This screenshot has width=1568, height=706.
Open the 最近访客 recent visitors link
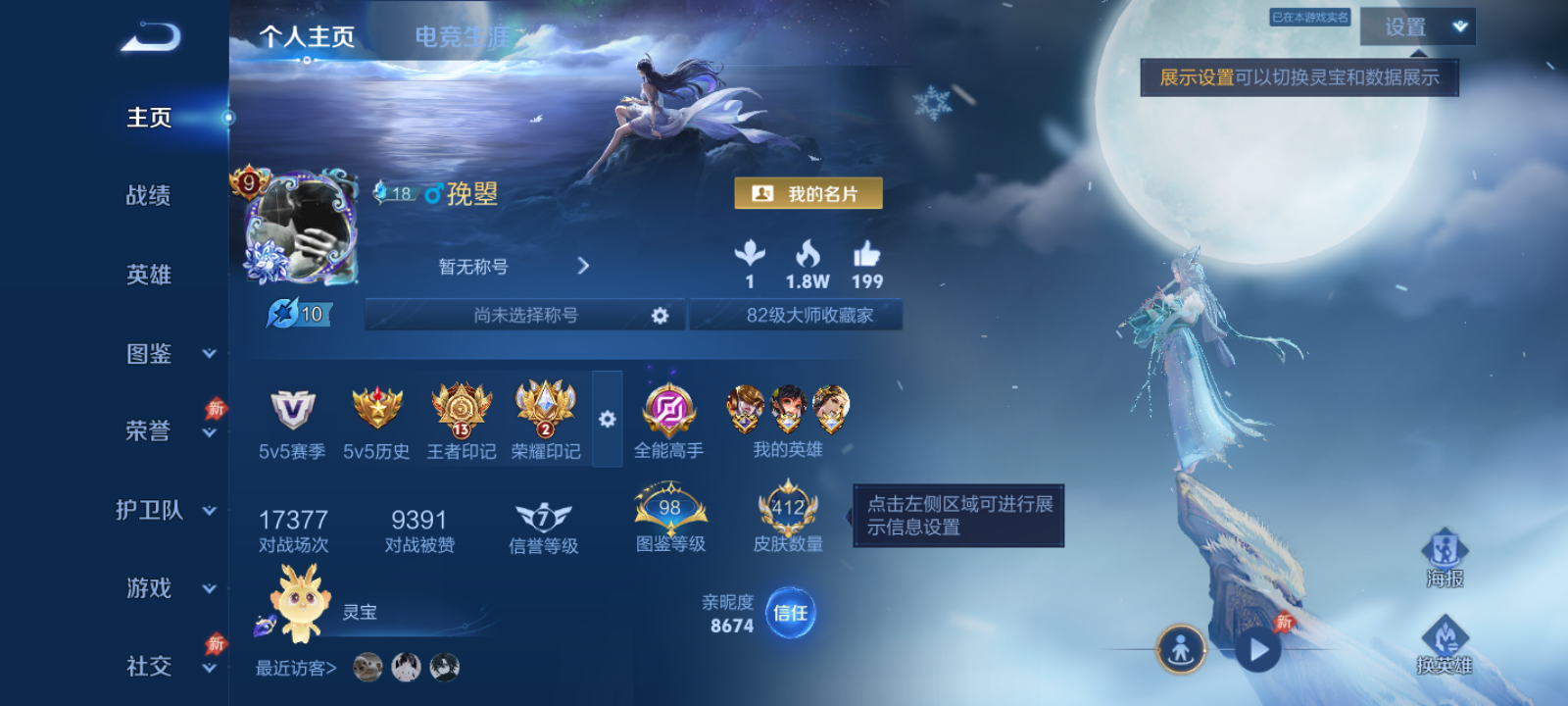coord(293,668)
